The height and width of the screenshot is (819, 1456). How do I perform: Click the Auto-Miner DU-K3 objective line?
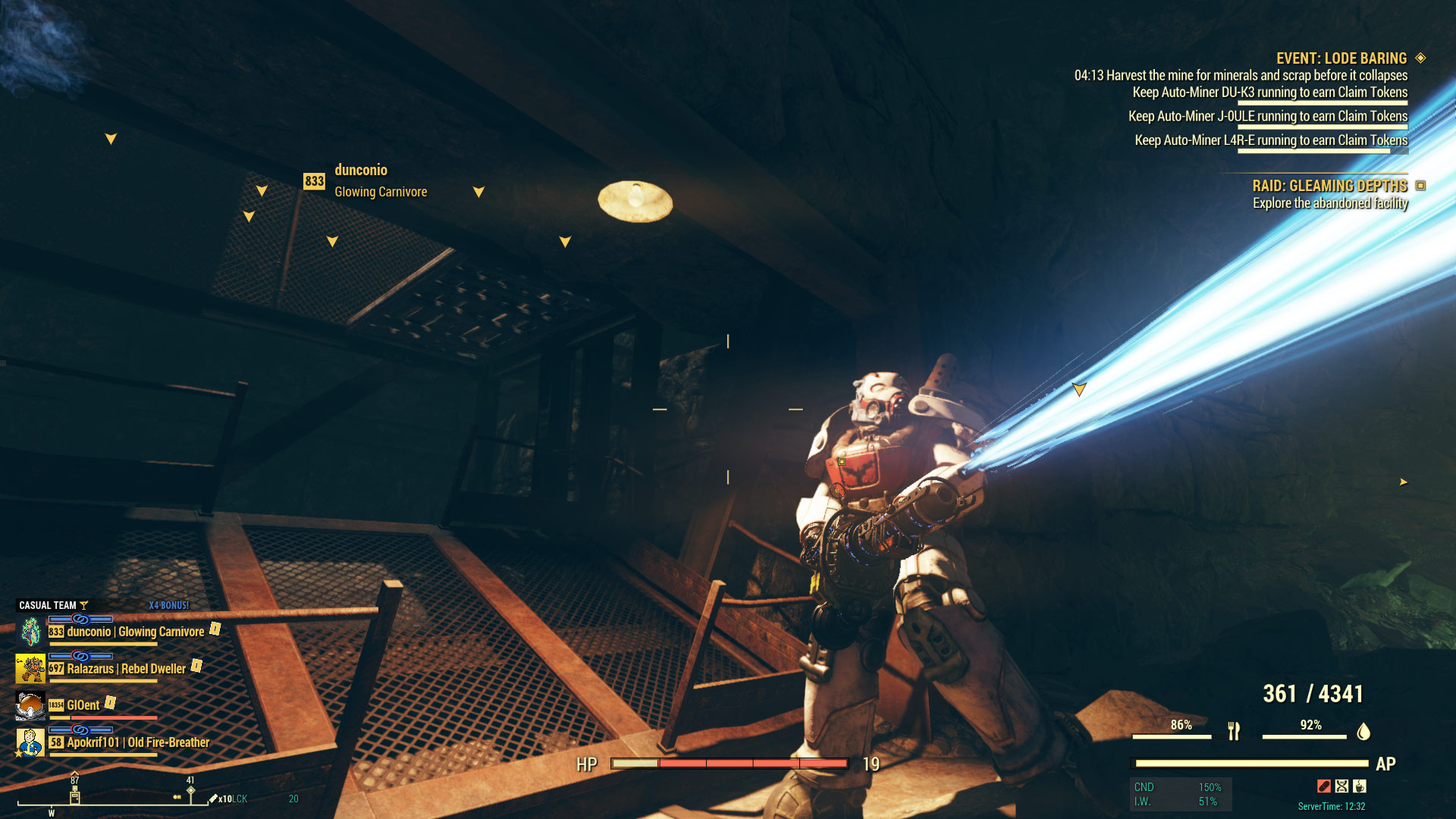(x=1269, y=93)
